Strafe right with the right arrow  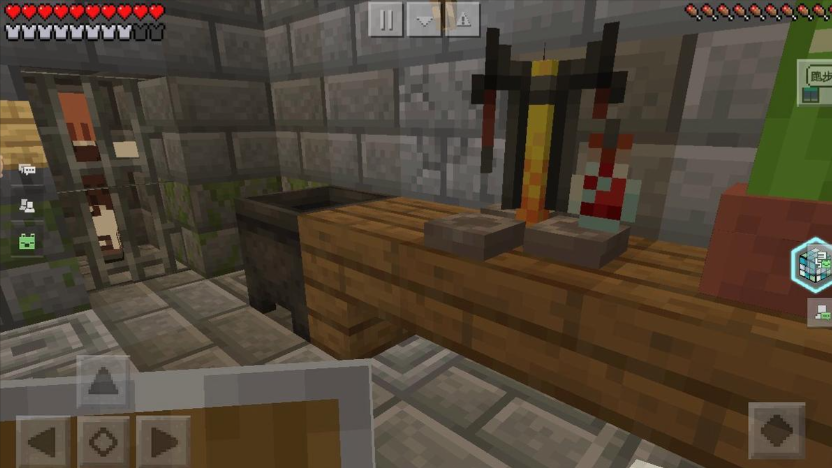click(x=162, y=441)
